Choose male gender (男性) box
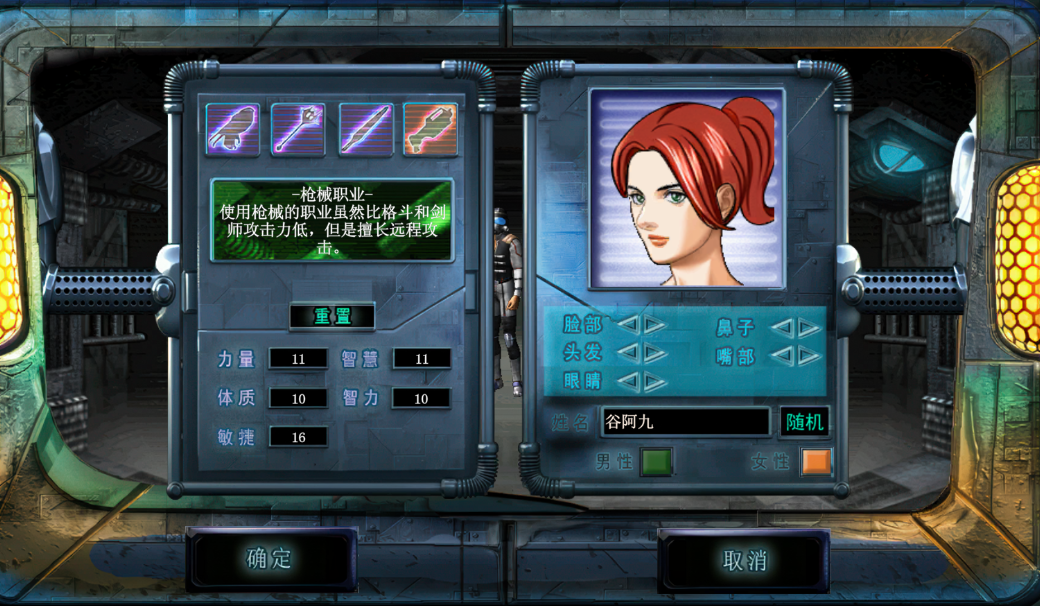The image size is (1040, 606). (x=656, y=462)
